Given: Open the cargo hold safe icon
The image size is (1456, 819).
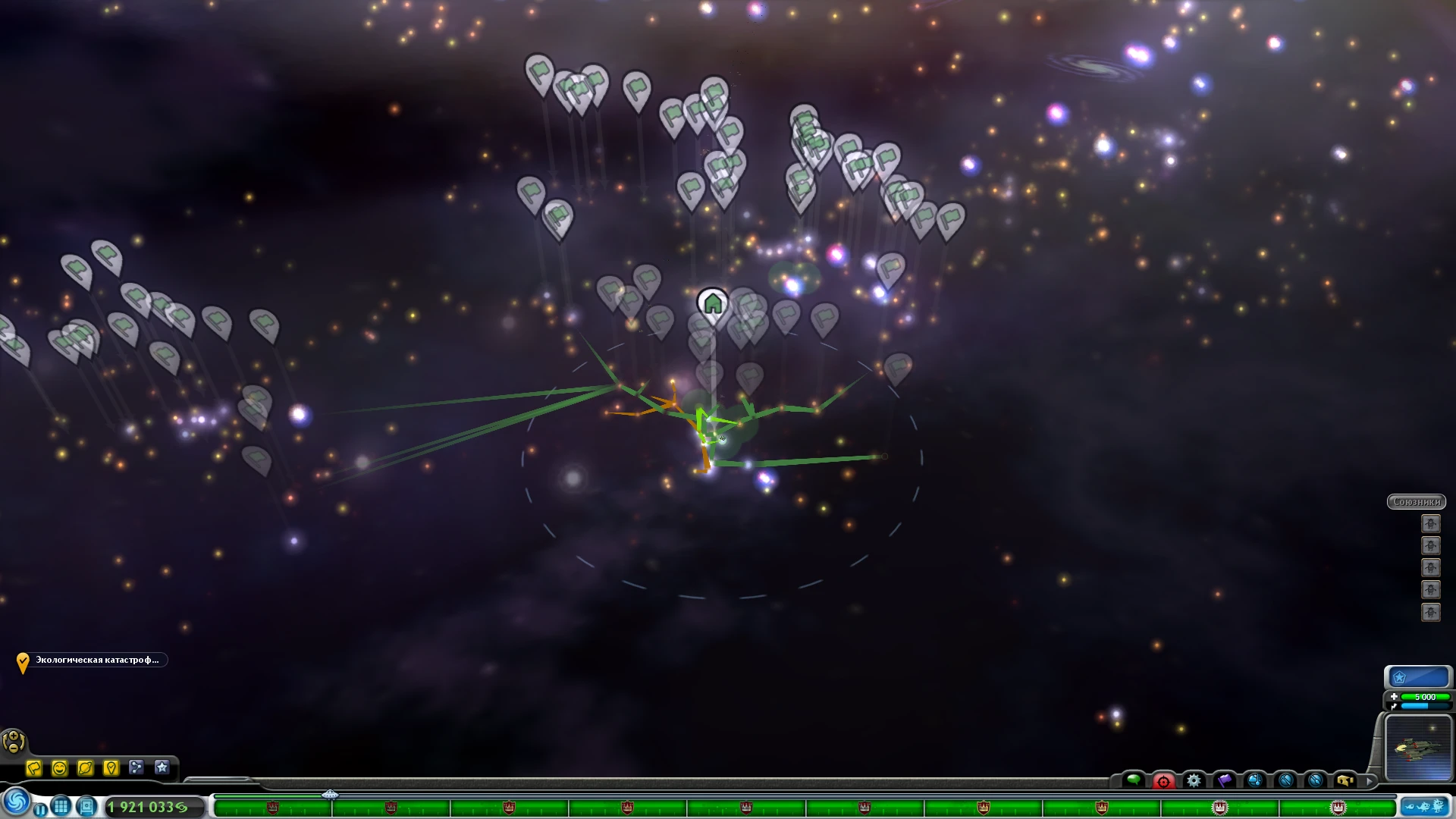Looking at the screenshot, I should [x=87, y=807].
